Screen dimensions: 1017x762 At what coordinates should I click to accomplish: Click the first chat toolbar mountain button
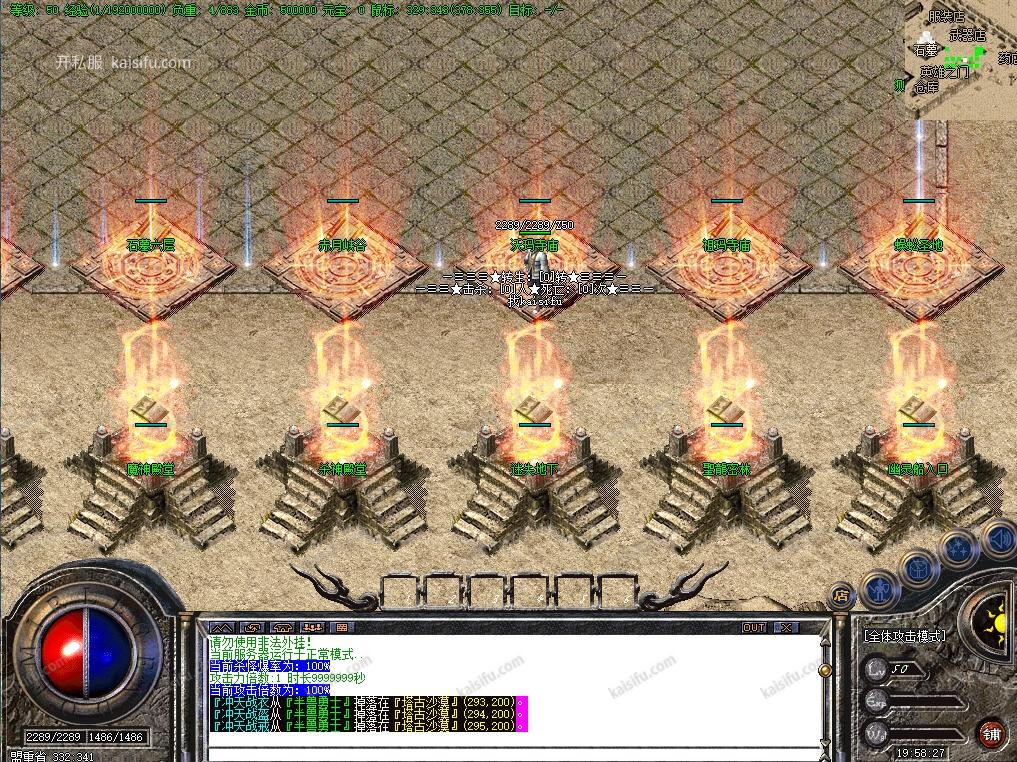221,627
